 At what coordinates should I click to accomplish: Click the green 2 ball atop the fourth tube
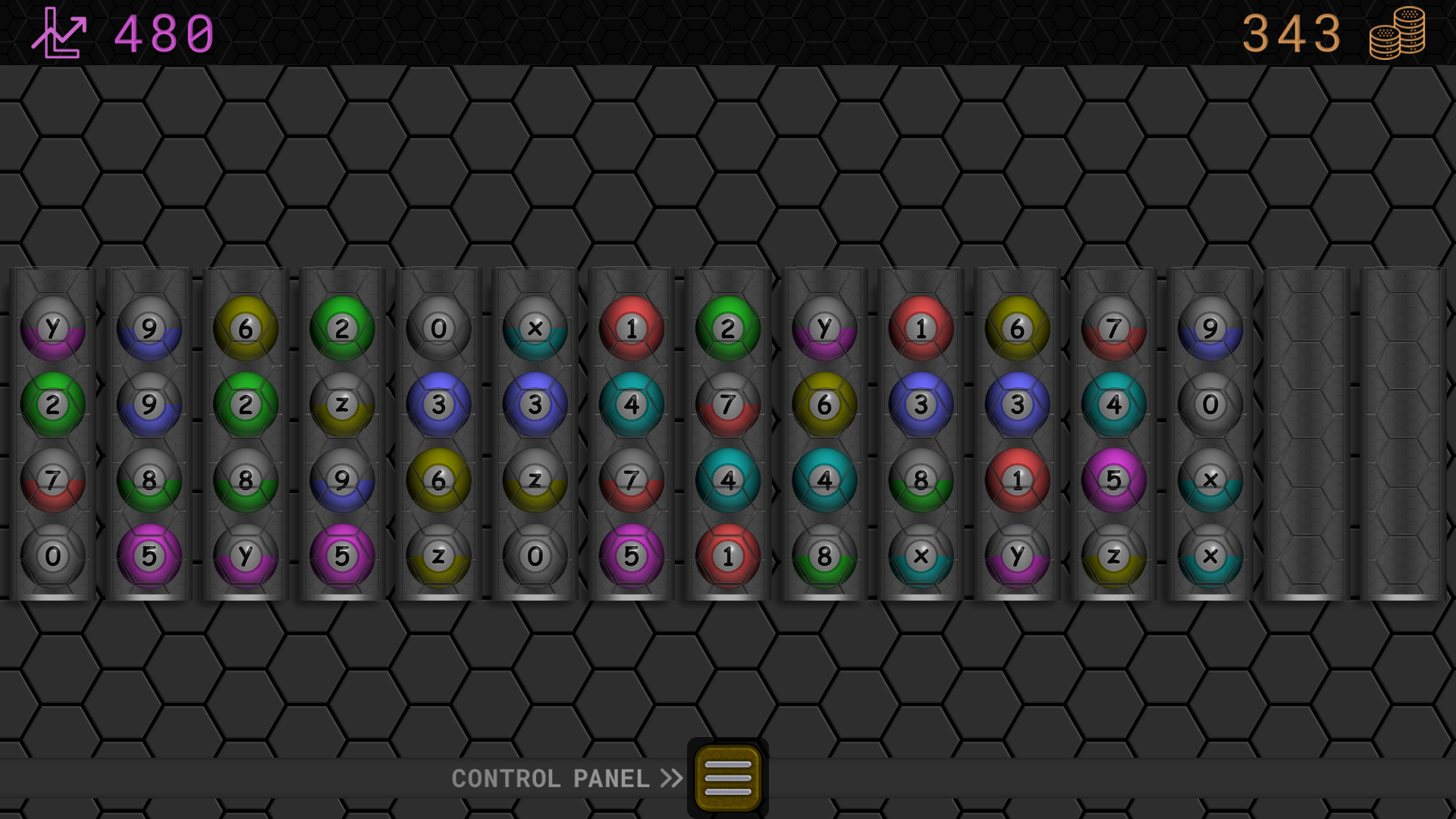pos(341,327)
